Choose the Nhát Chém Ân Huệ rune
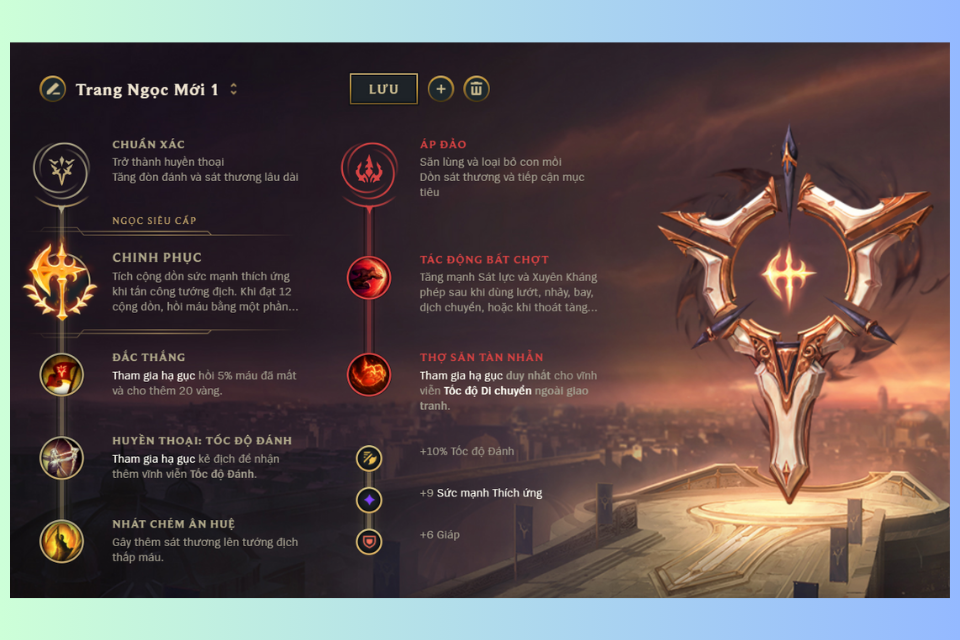The image size is (960, 640). coord(61,541)
